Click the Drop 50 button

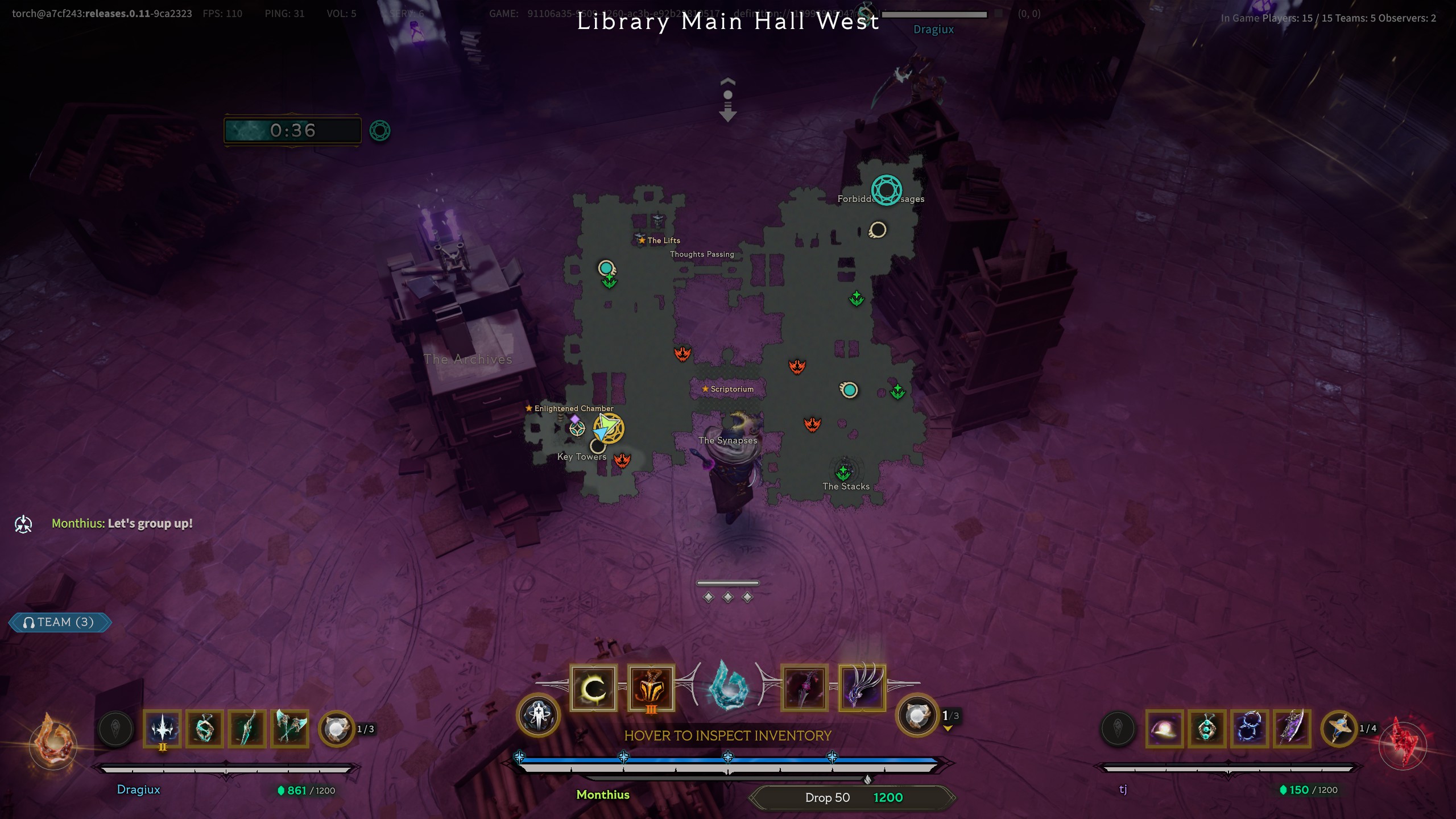point(828,797)
